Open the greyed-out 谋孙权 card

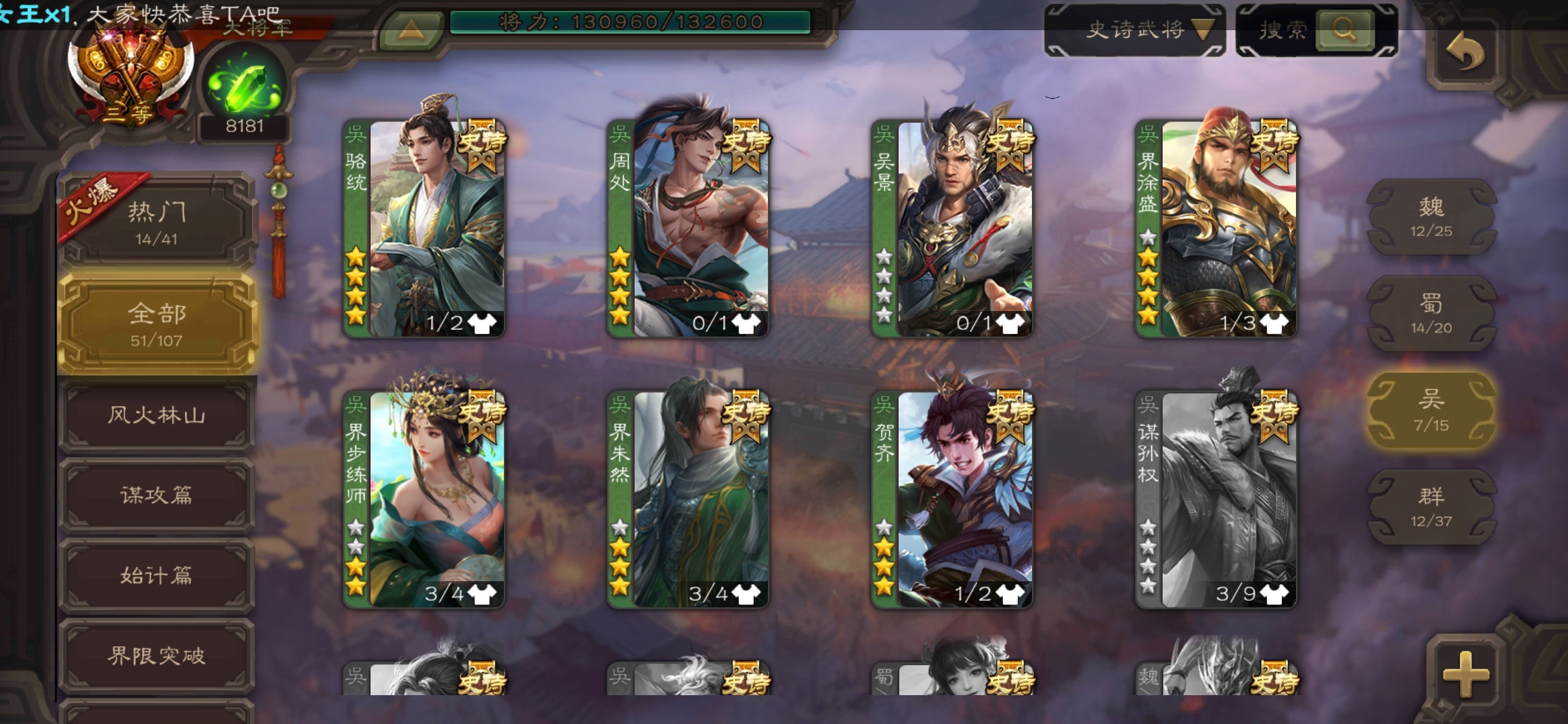tap(1216, 499)
